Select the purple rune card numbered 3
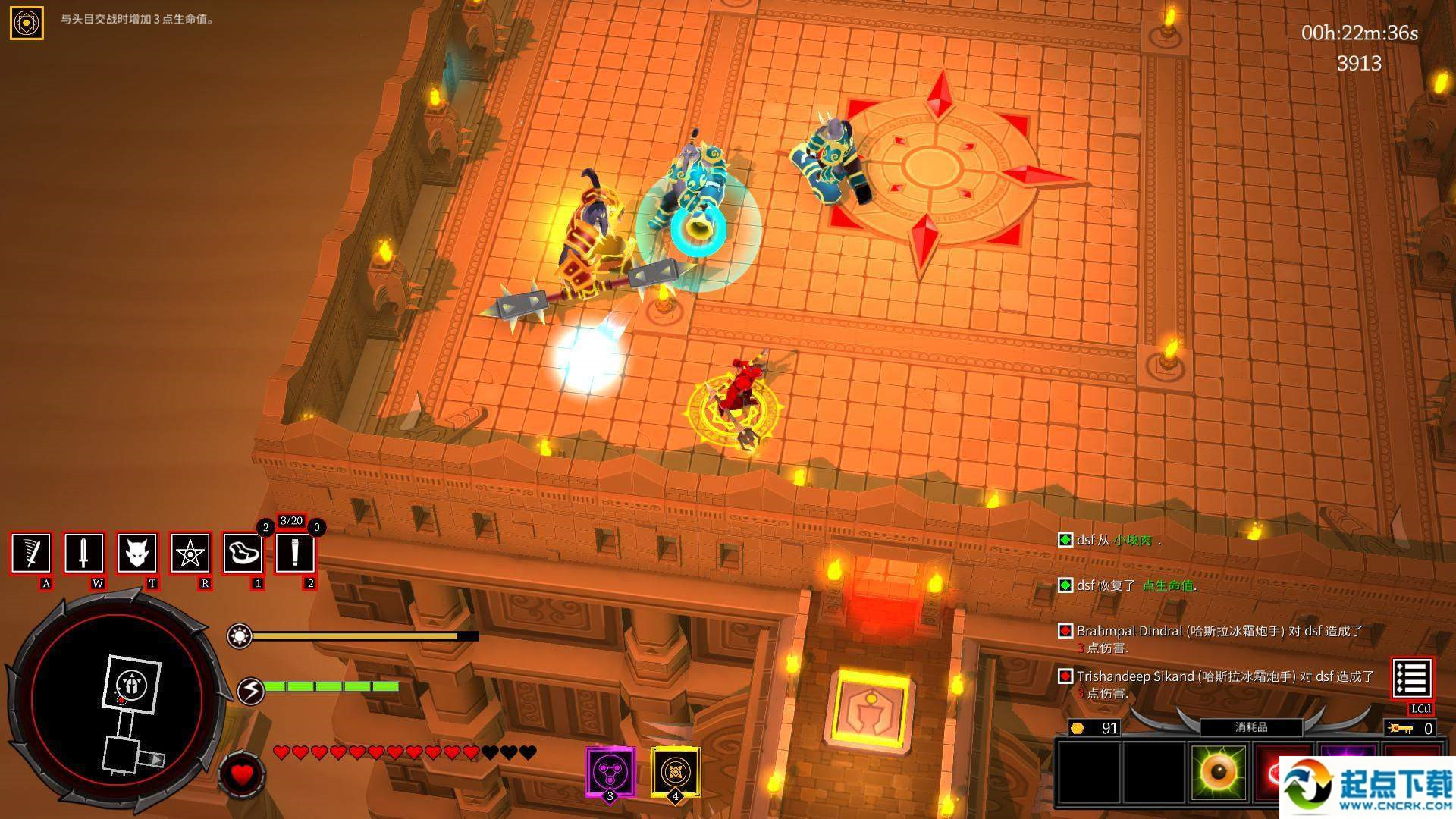This screenshot has width=1456, height=819. pyautogui.click(x=610, y=772)
